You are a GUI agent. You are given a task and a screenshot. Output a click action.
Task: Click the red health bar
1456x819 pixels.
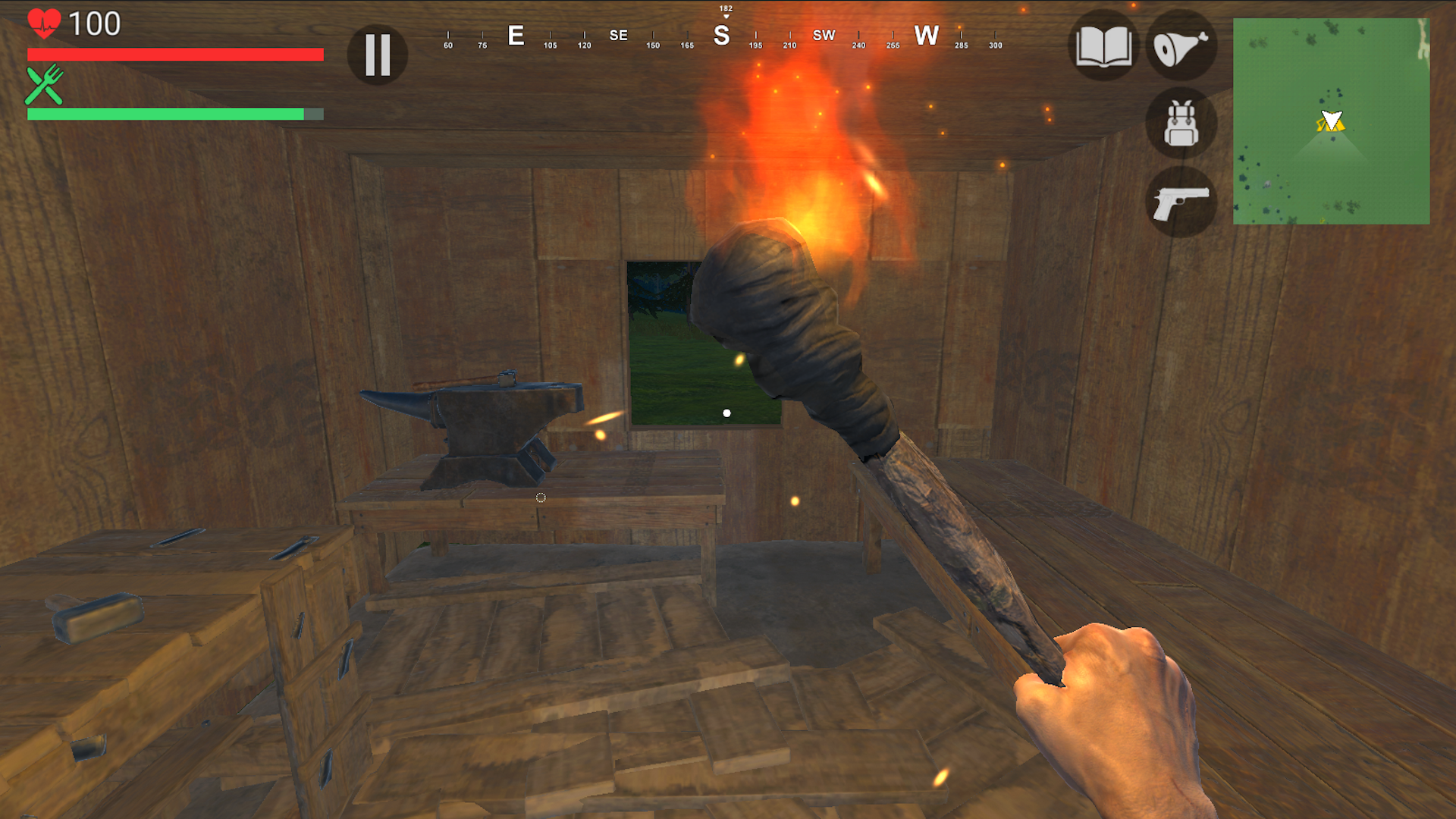click(x=174, y=55)
